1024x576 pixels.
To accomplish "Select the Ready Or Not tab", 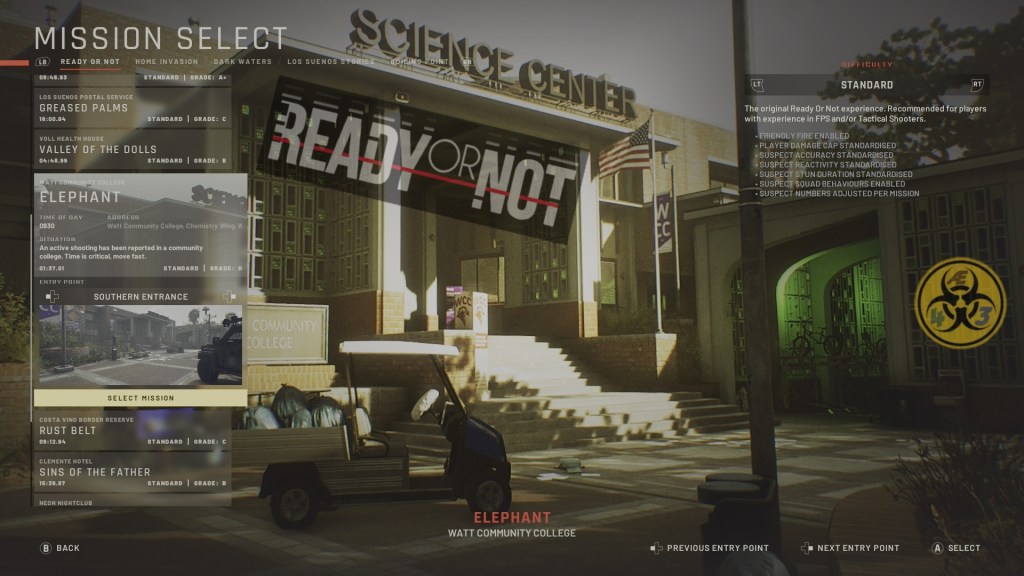I will 91,62.
